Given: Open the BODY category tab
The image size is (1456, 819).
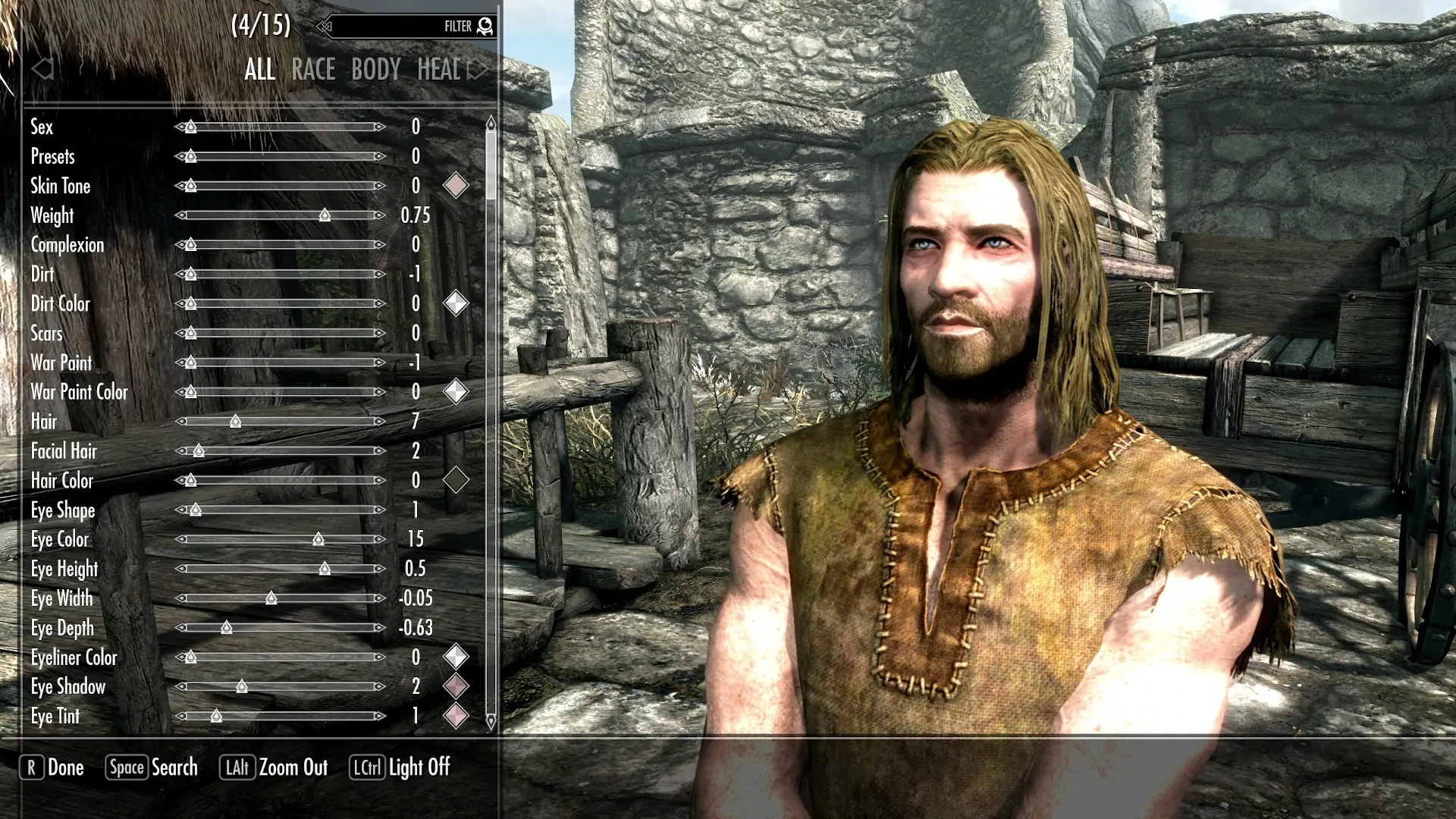Looking at the screenshot, I should click(375, 70).
